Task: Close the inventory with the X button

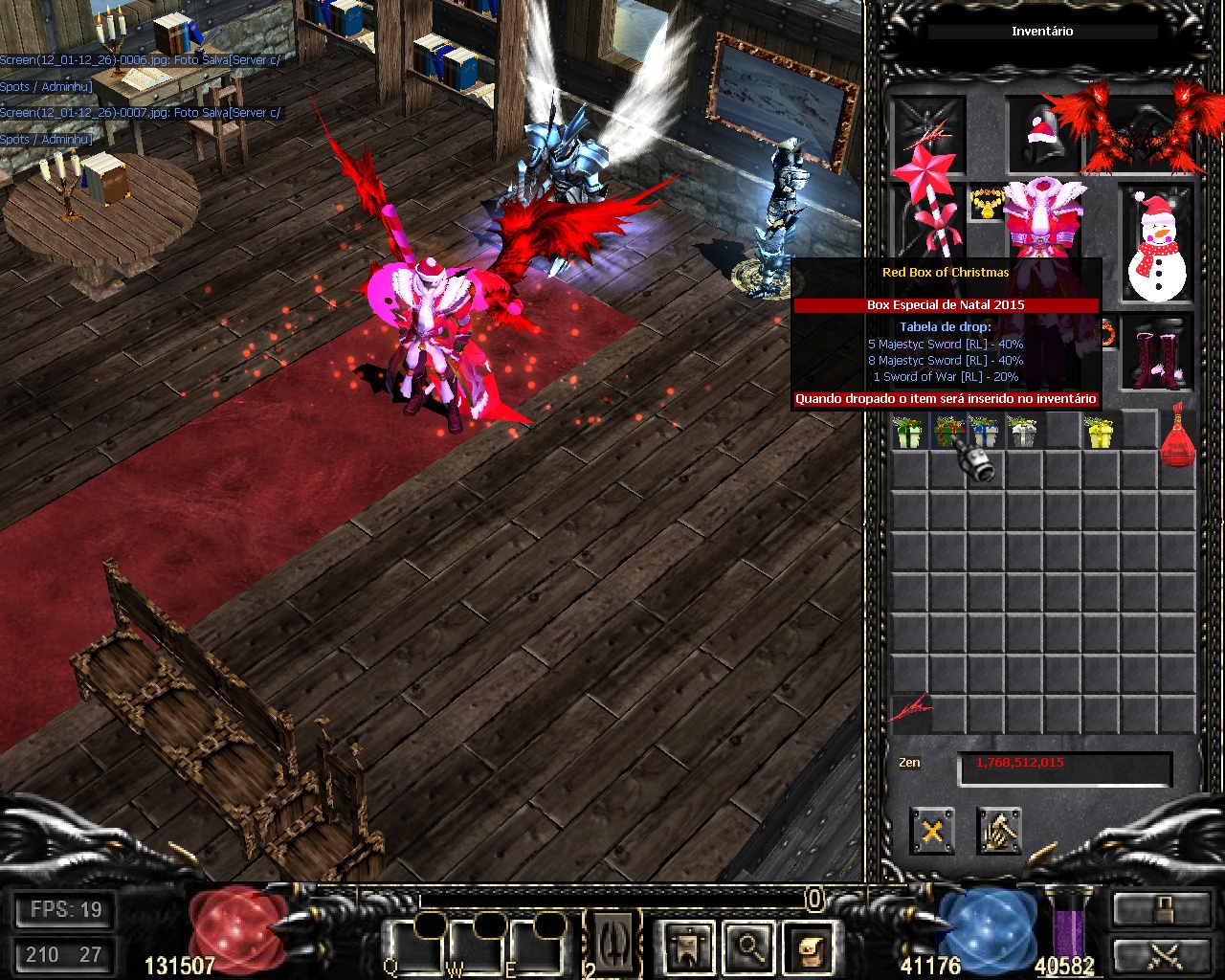Action: pos(931,831)
